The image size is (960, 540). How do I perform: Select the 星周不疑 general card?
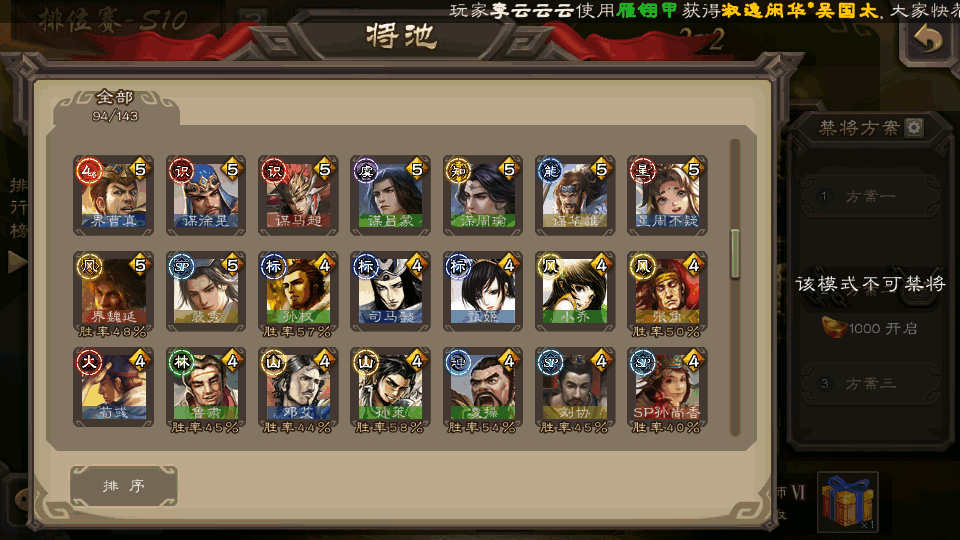click(x=667, y=194)
